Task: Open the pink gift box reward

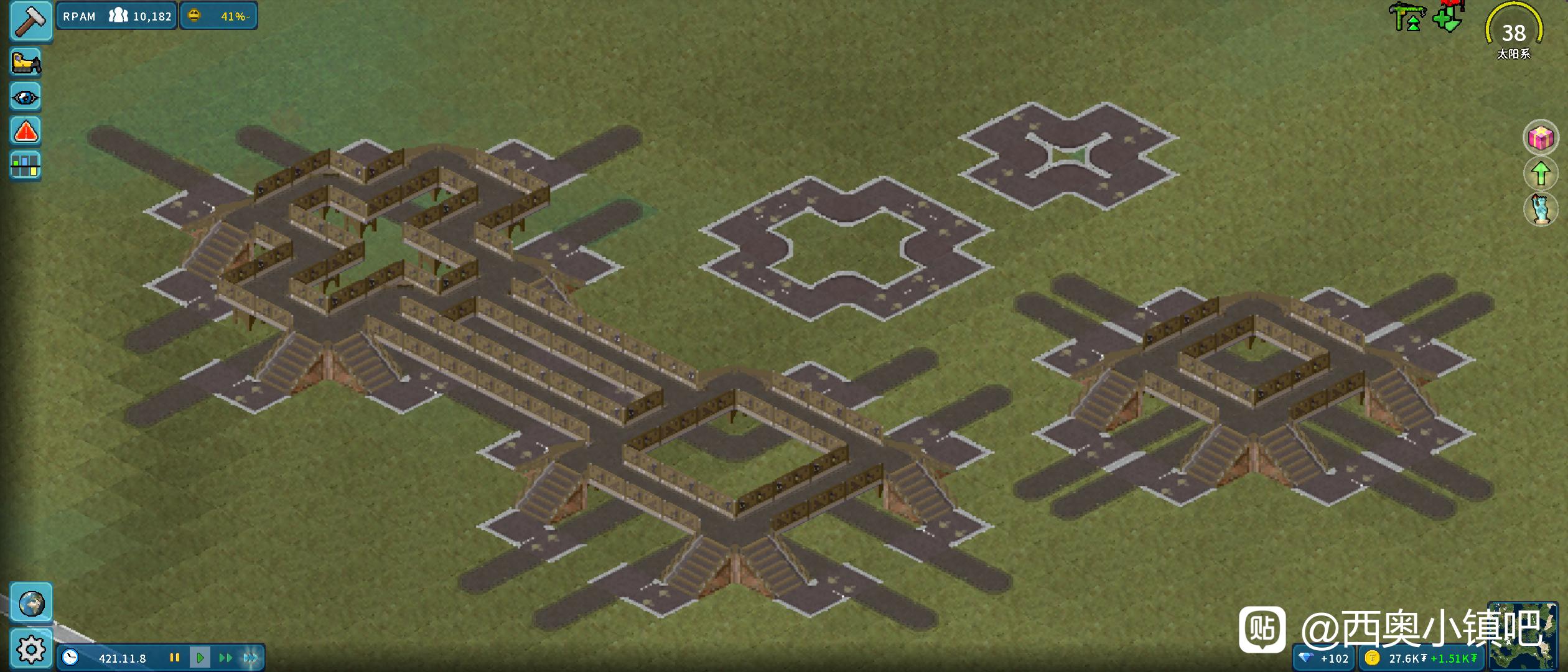Action: (1541, 138)
